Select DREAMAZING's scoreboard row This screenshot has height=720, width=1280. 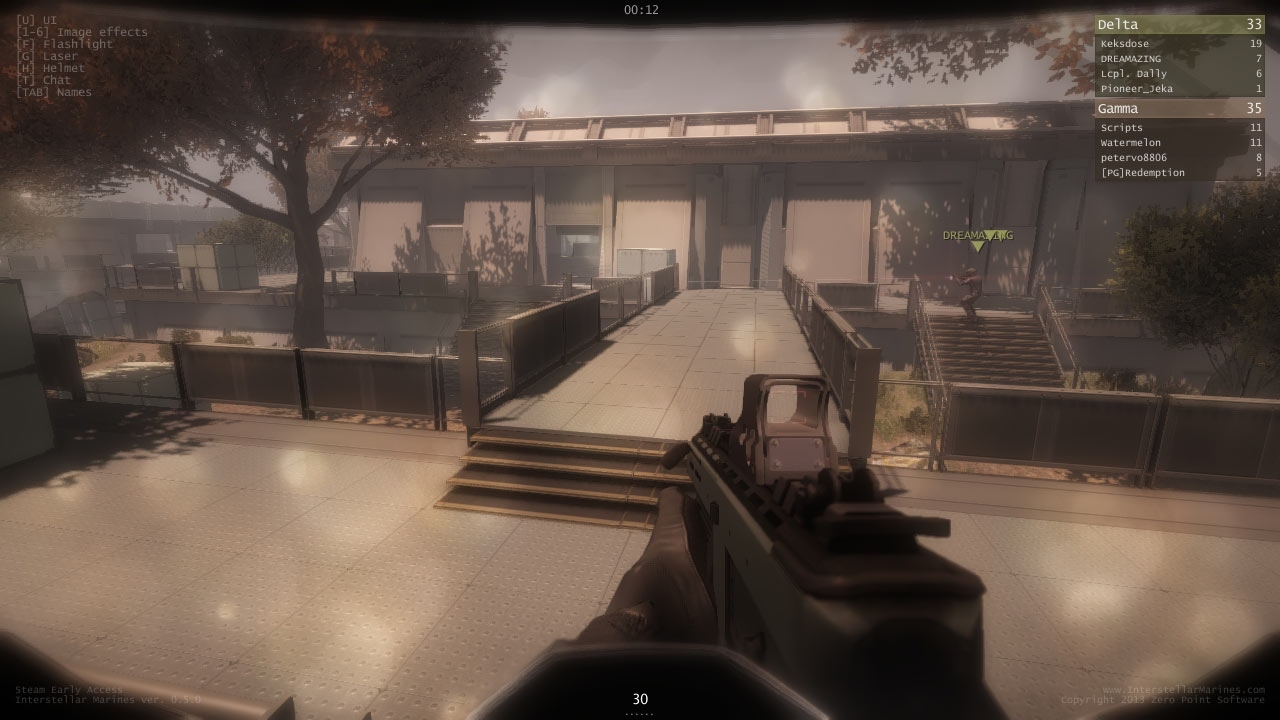[x=1179, y=59]
